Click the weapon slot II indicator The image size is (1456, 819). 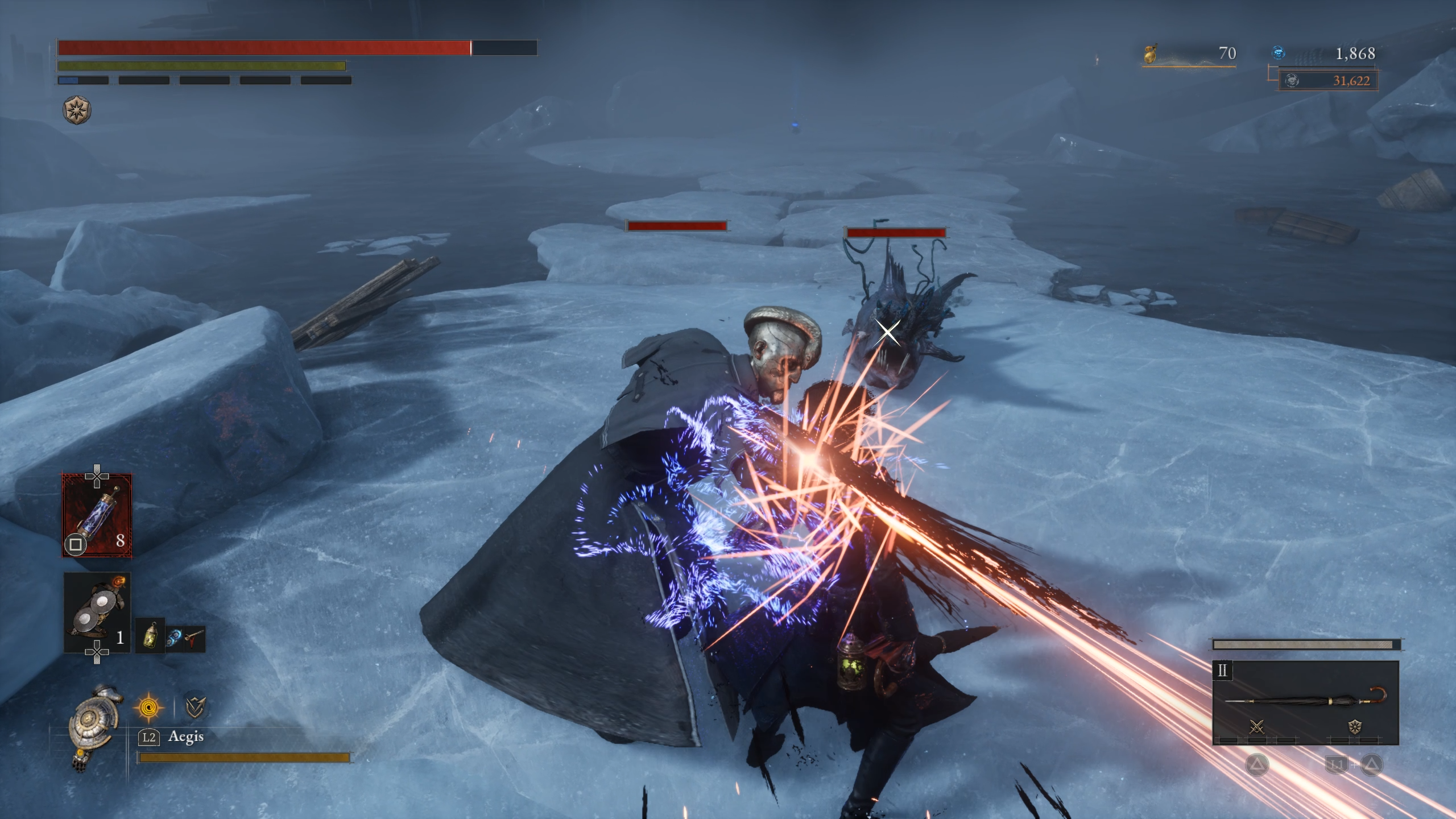[1222, 671]
